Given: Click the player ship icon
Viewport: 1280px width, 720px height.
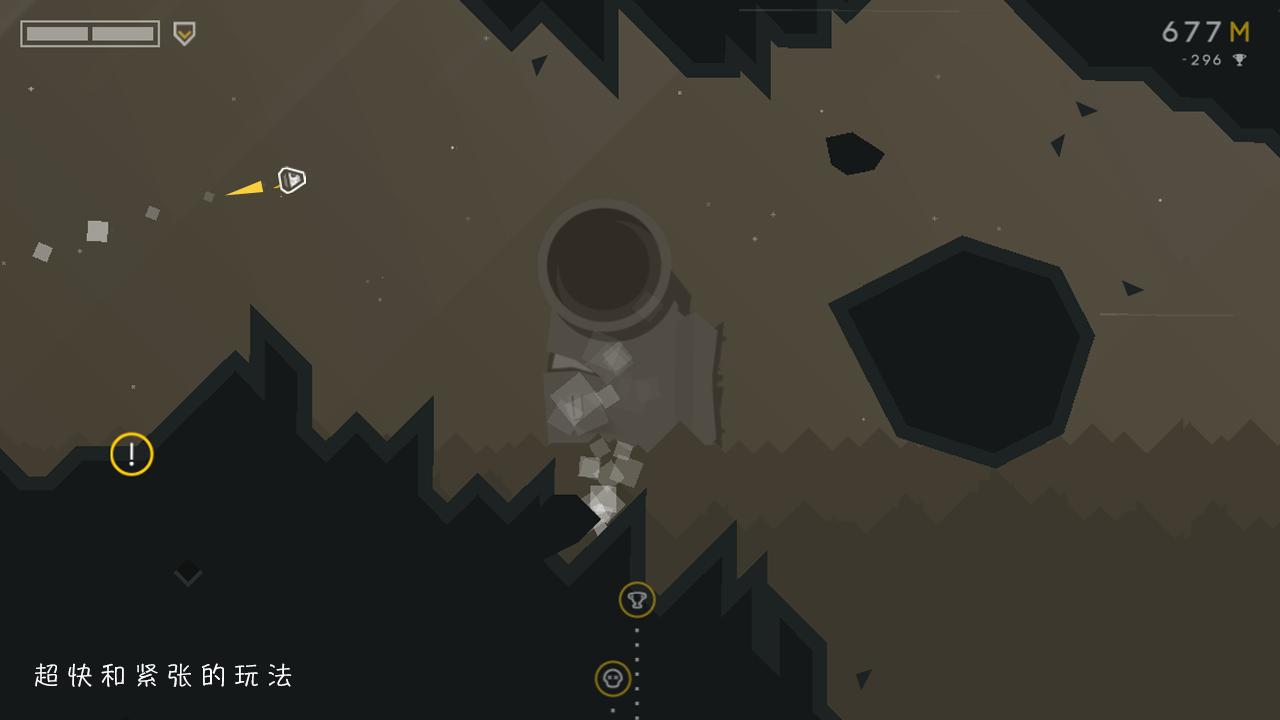Looking at the screenshot, I should click(x=290, y=181).
